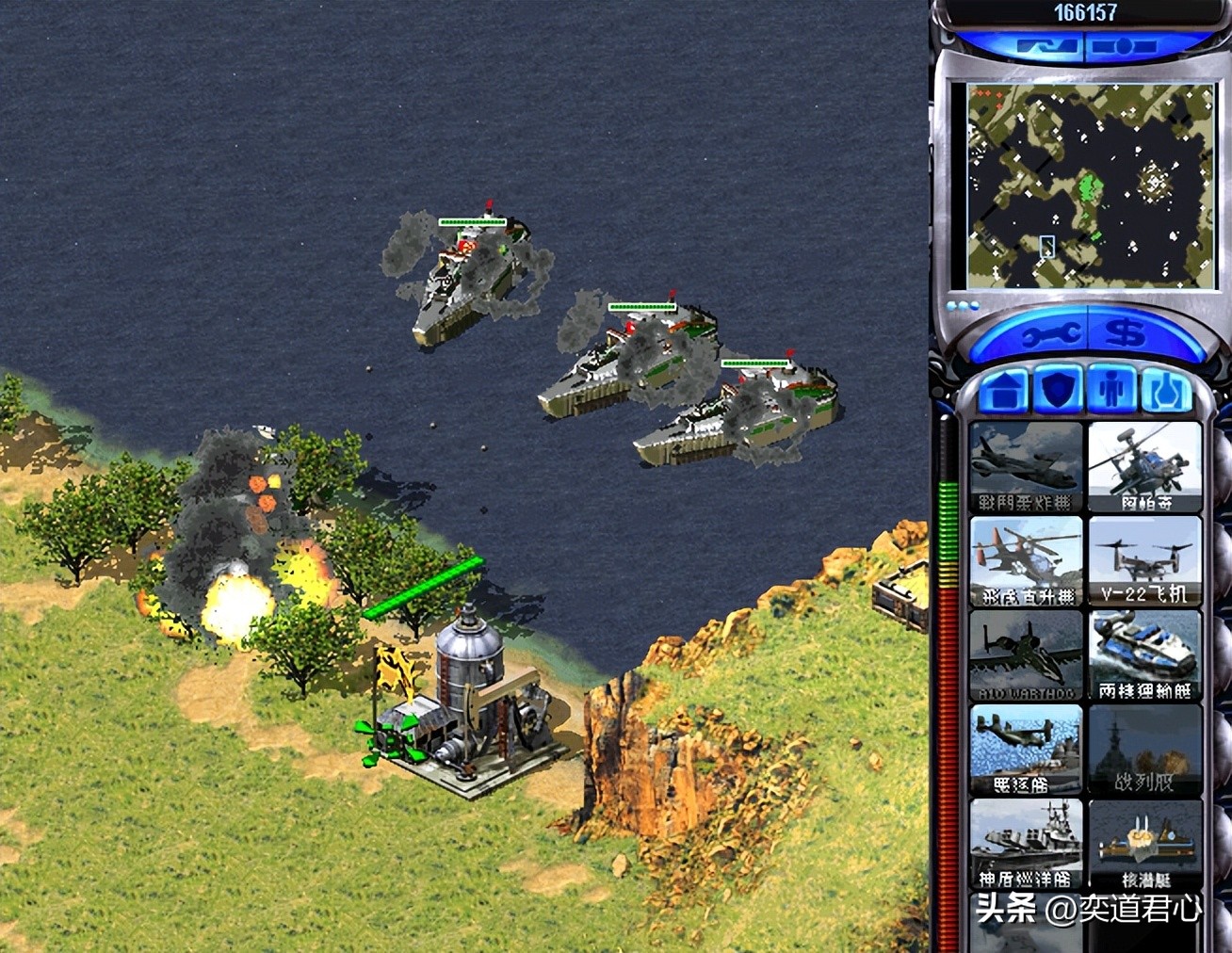The image size is (1232, 953).
Task: Build the amphibious transport hovercraft
Action: coord(1144,655)
